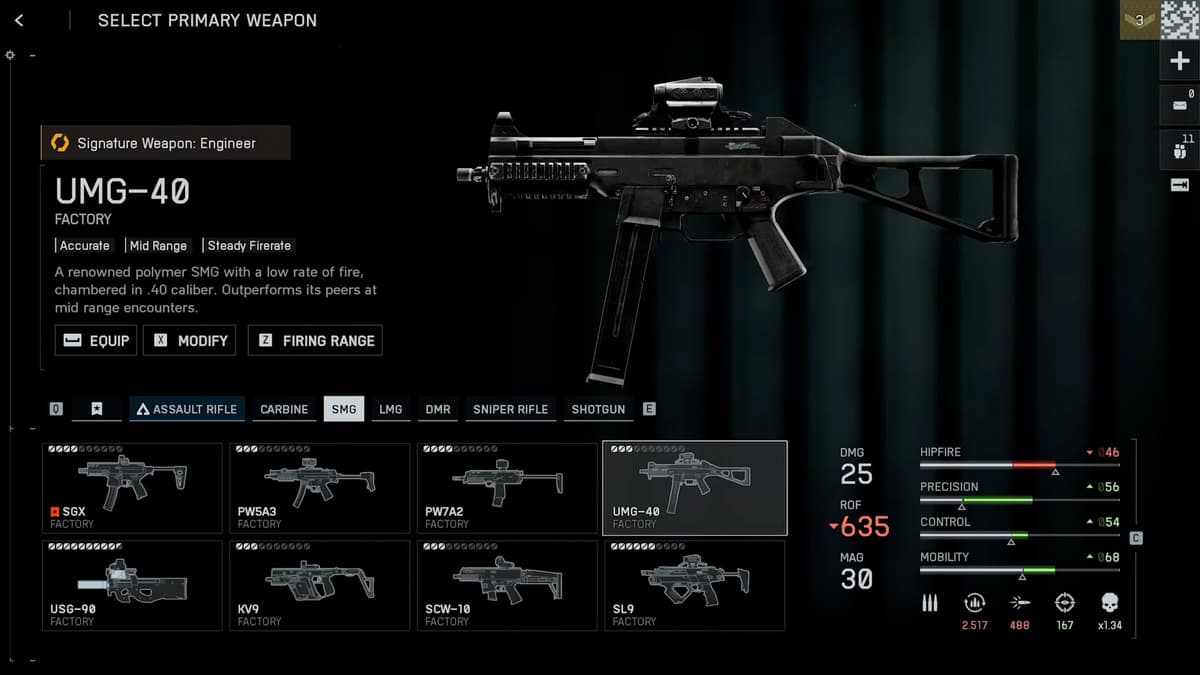Viewport: 1200px width, 675px height.
Task: Choose the Shotgun category tab
Action: [598, 409]
